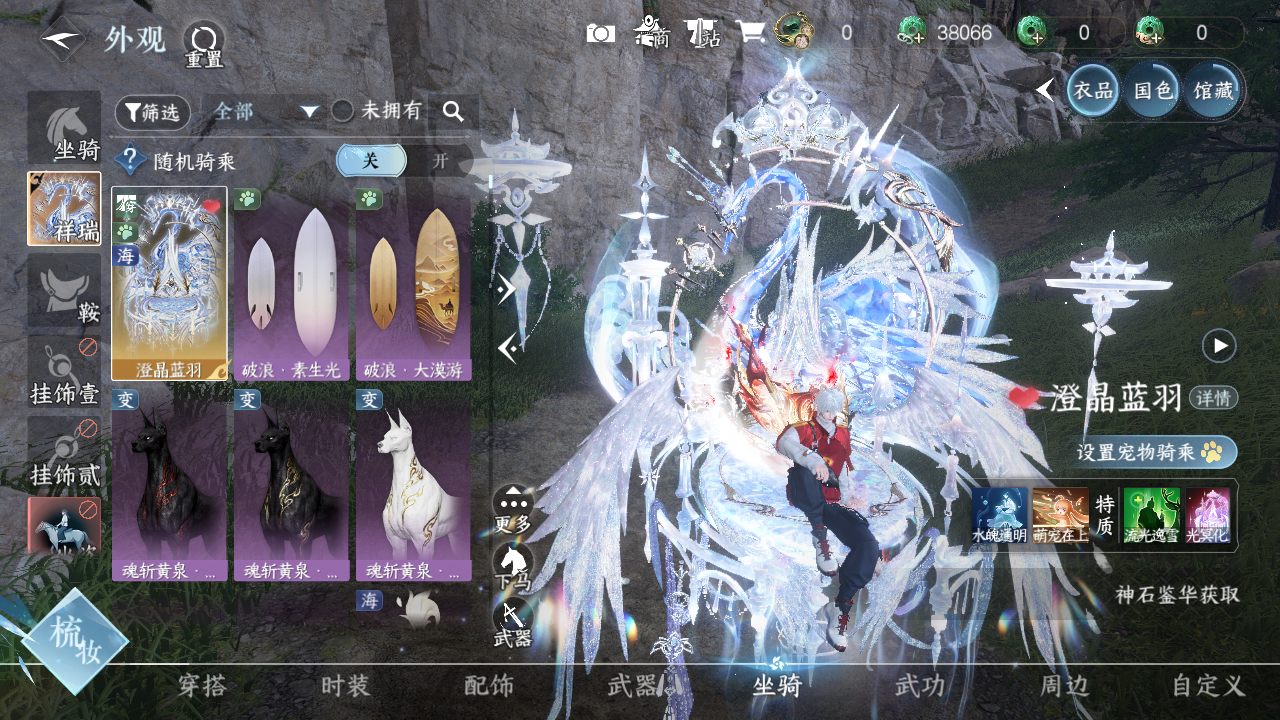Select the white 魂斩黄泉 hound card
Viewport: 1280px width, 720px height.
(413, 485)
